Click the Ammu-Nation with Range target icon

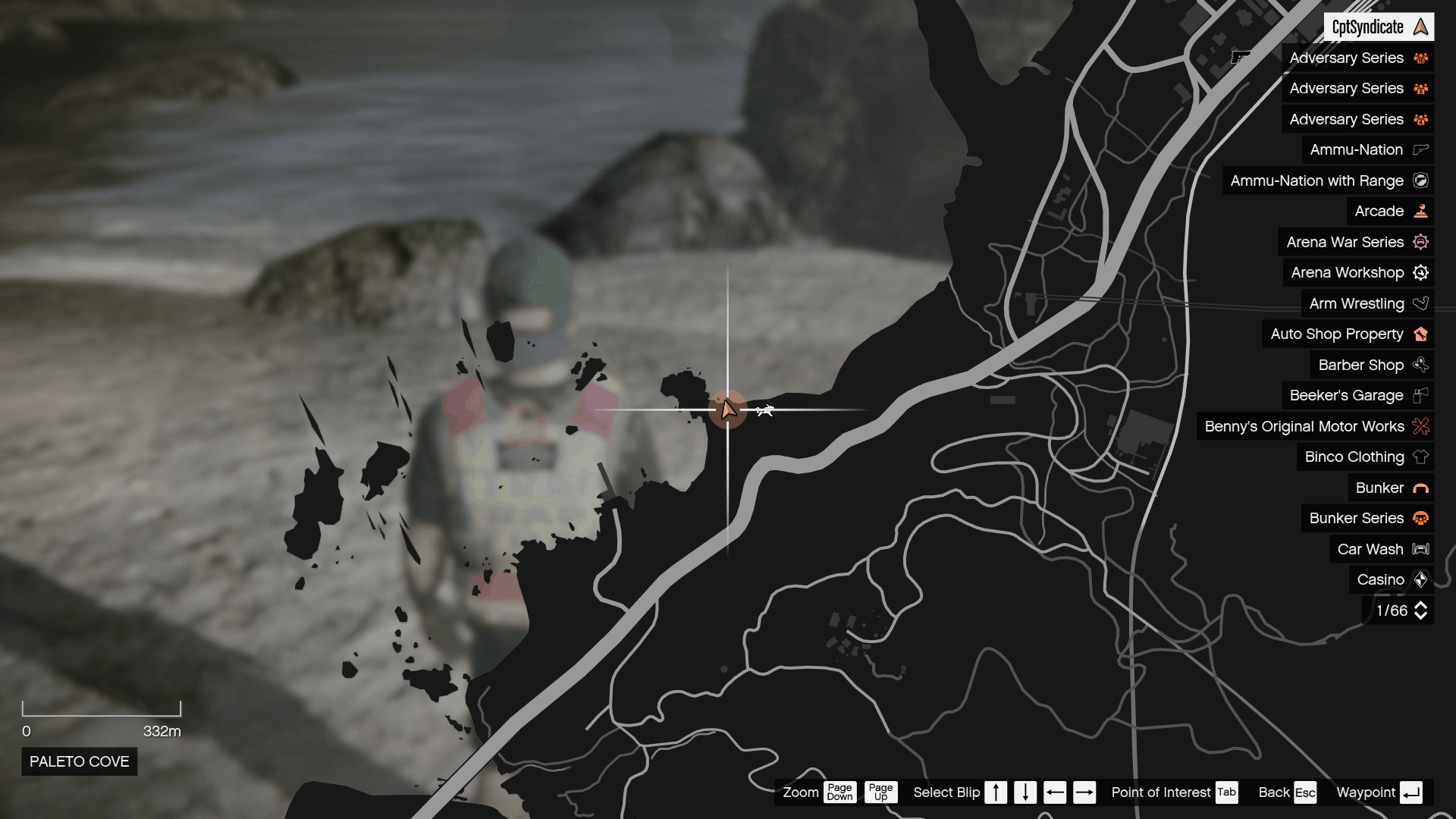tap(1421, 180)
